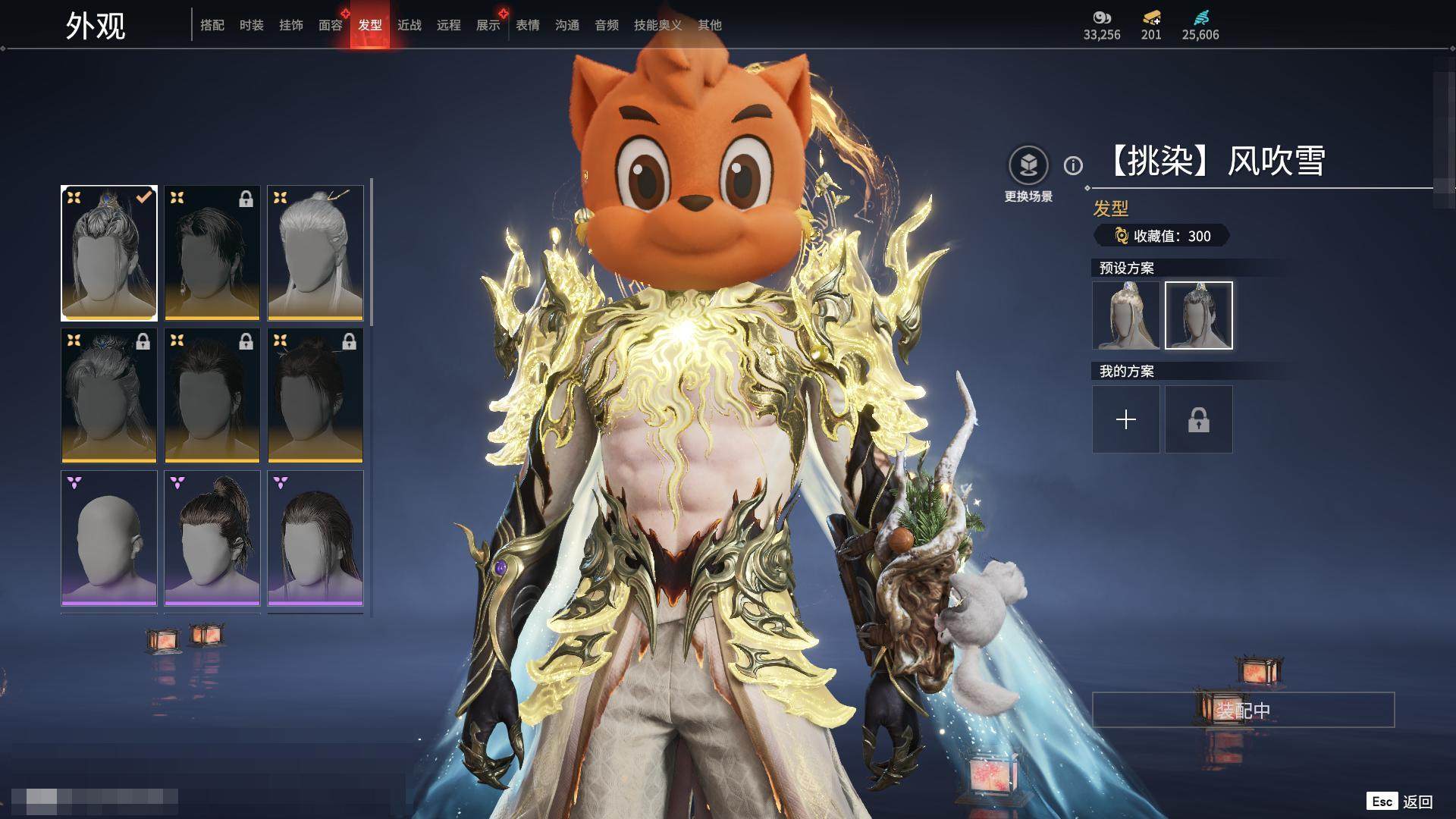Open the 表情 tab

[528, 25]
